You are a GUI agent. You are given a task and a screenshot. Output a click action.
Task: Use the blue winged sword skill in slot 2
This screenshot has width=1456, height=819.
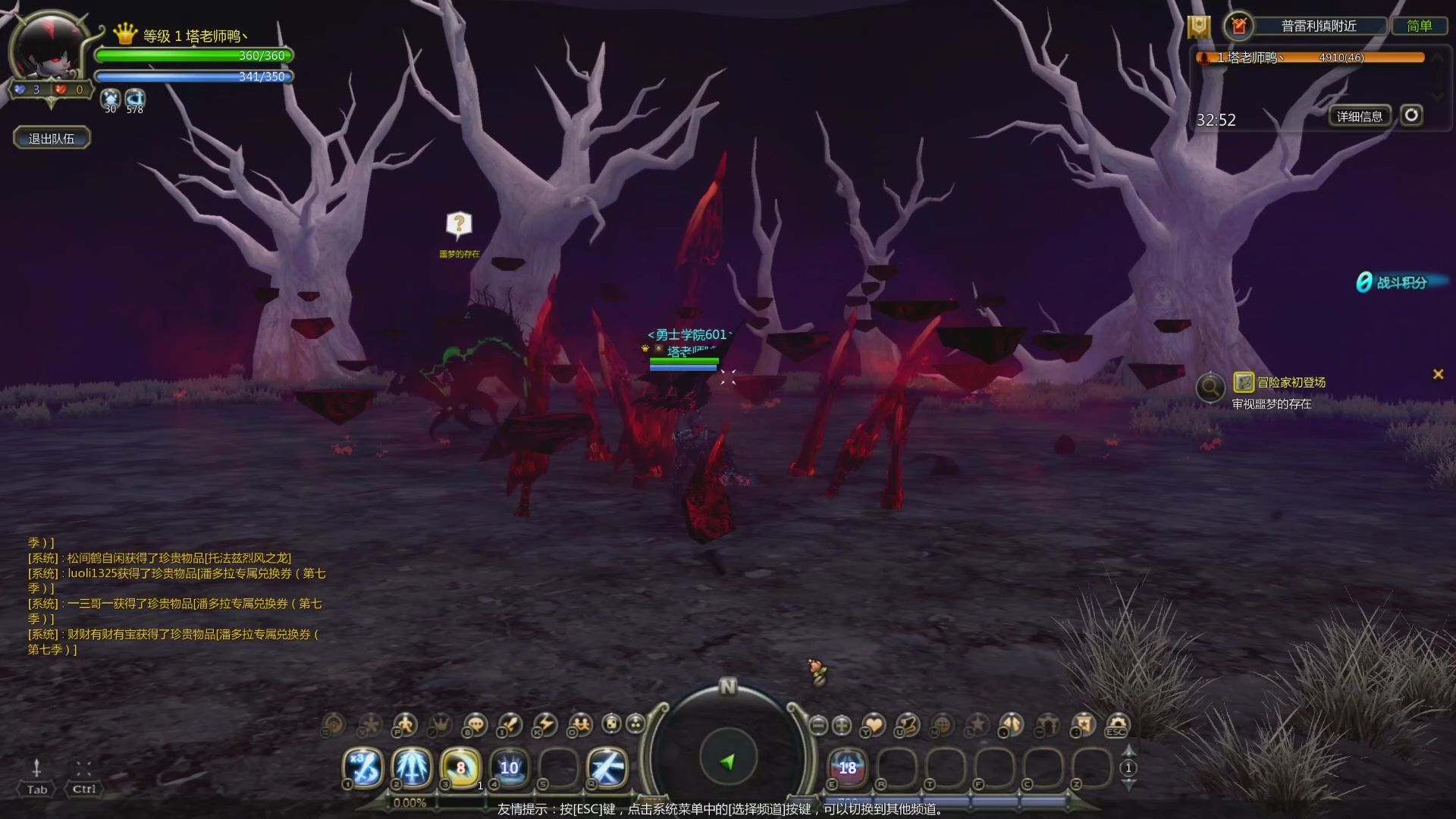tap(412, 767)
